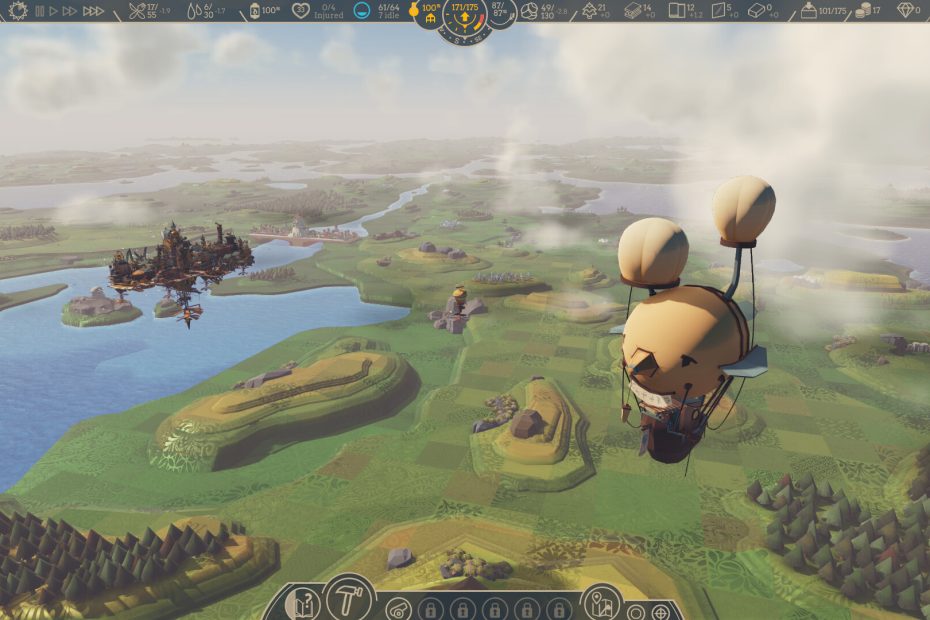Pause the game
This screenshot has height=620, width=930.
(x=40, y=11)
